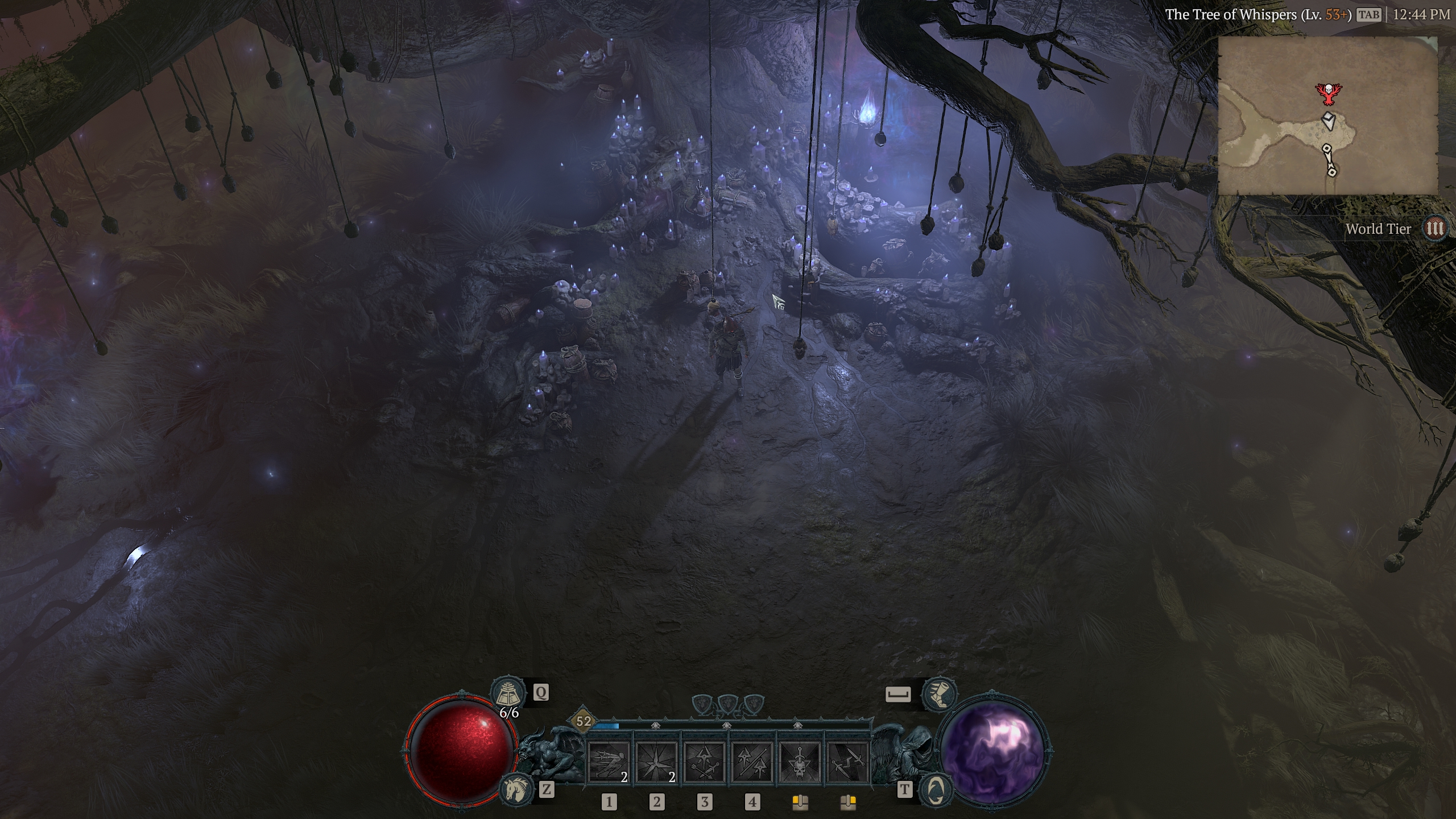Select the bone-shaped marker on the minimap

[x=1330, y=160]
